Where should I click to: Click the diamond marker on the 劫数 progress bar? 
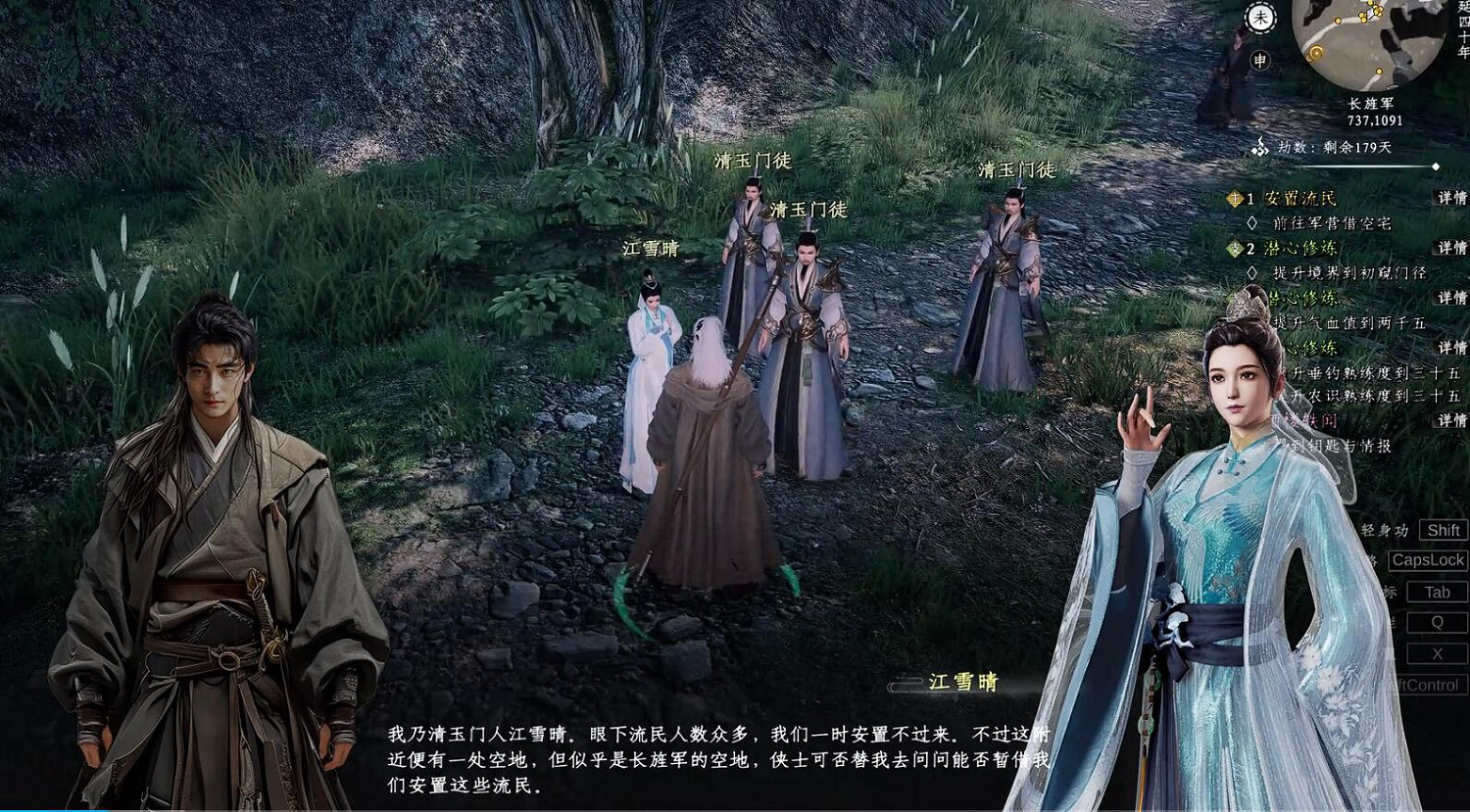pos(1435,167)
